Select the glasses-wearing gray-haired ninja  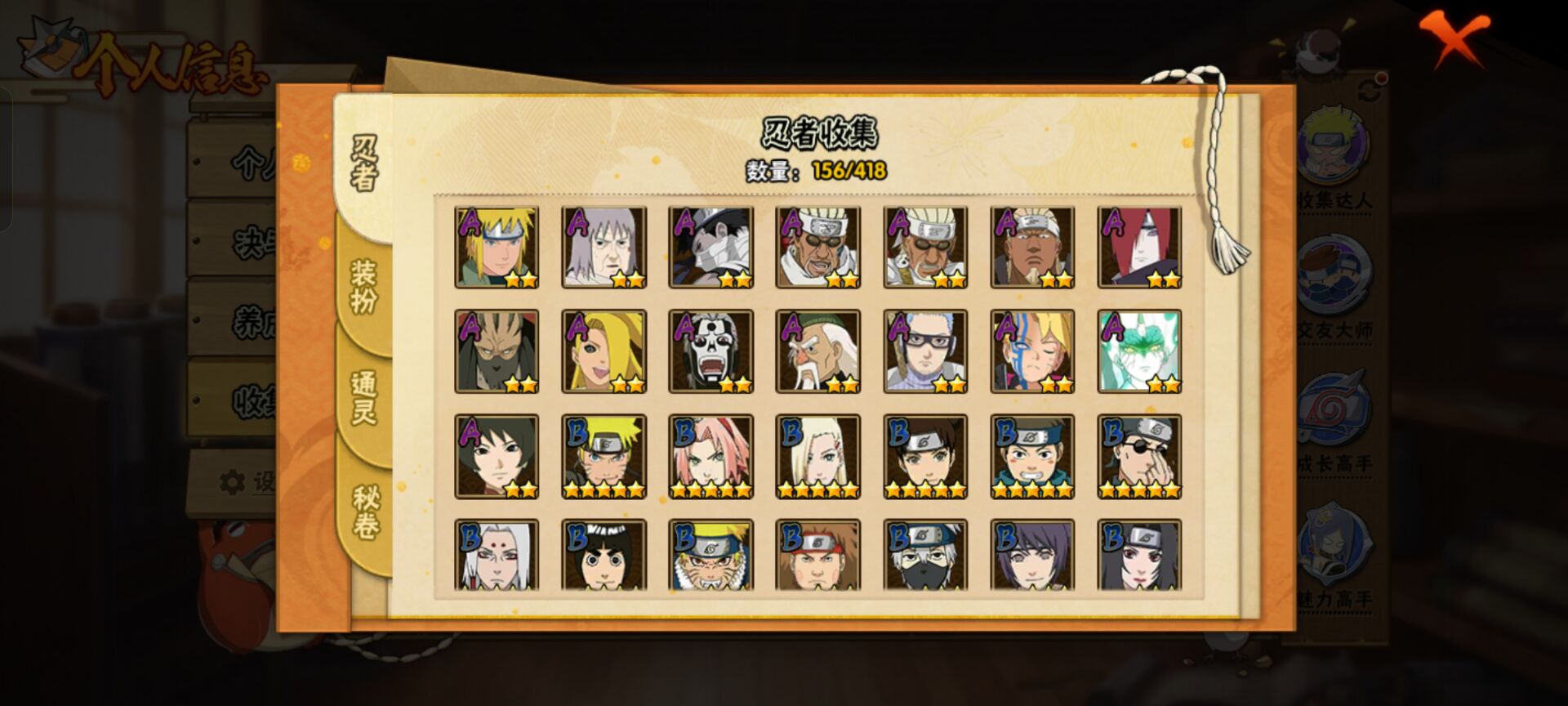coord(925,351)
